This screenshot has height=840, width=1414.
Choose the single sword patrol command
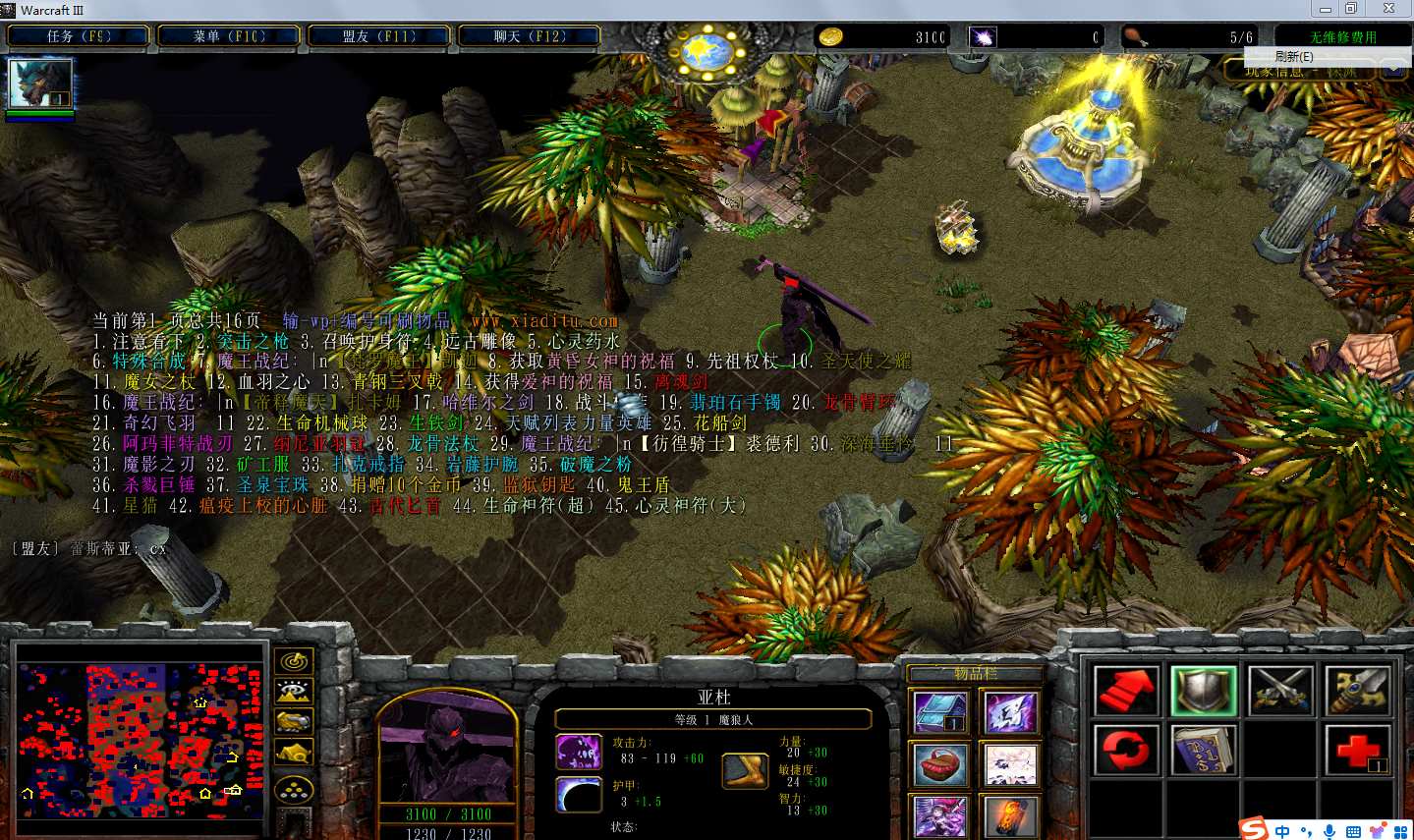1357,691
